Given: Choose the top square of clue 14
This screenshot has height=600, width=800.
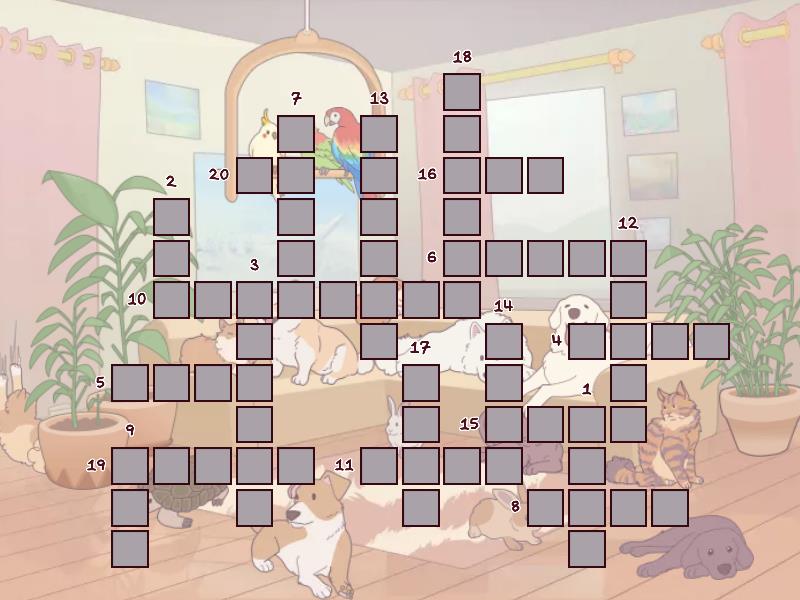Looking at the screenshot, I should [x=504, y=341].
